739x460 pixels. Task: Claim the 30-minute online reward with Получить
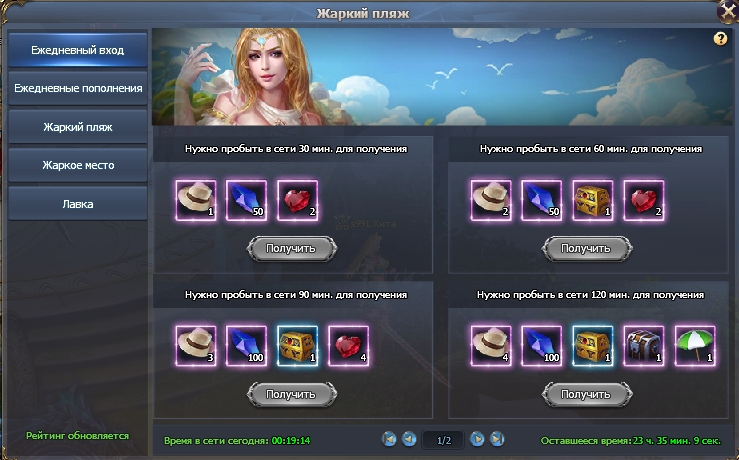[291, 248]
